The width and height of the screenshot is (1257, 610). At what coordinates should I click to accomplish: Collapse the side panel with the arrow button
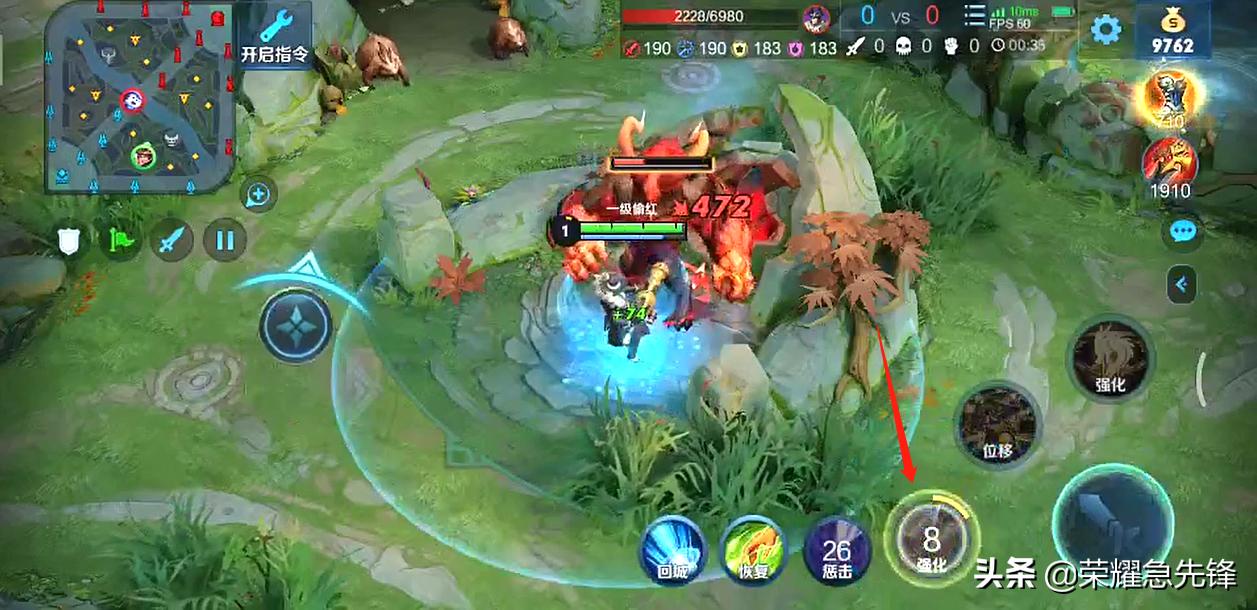1182,285
